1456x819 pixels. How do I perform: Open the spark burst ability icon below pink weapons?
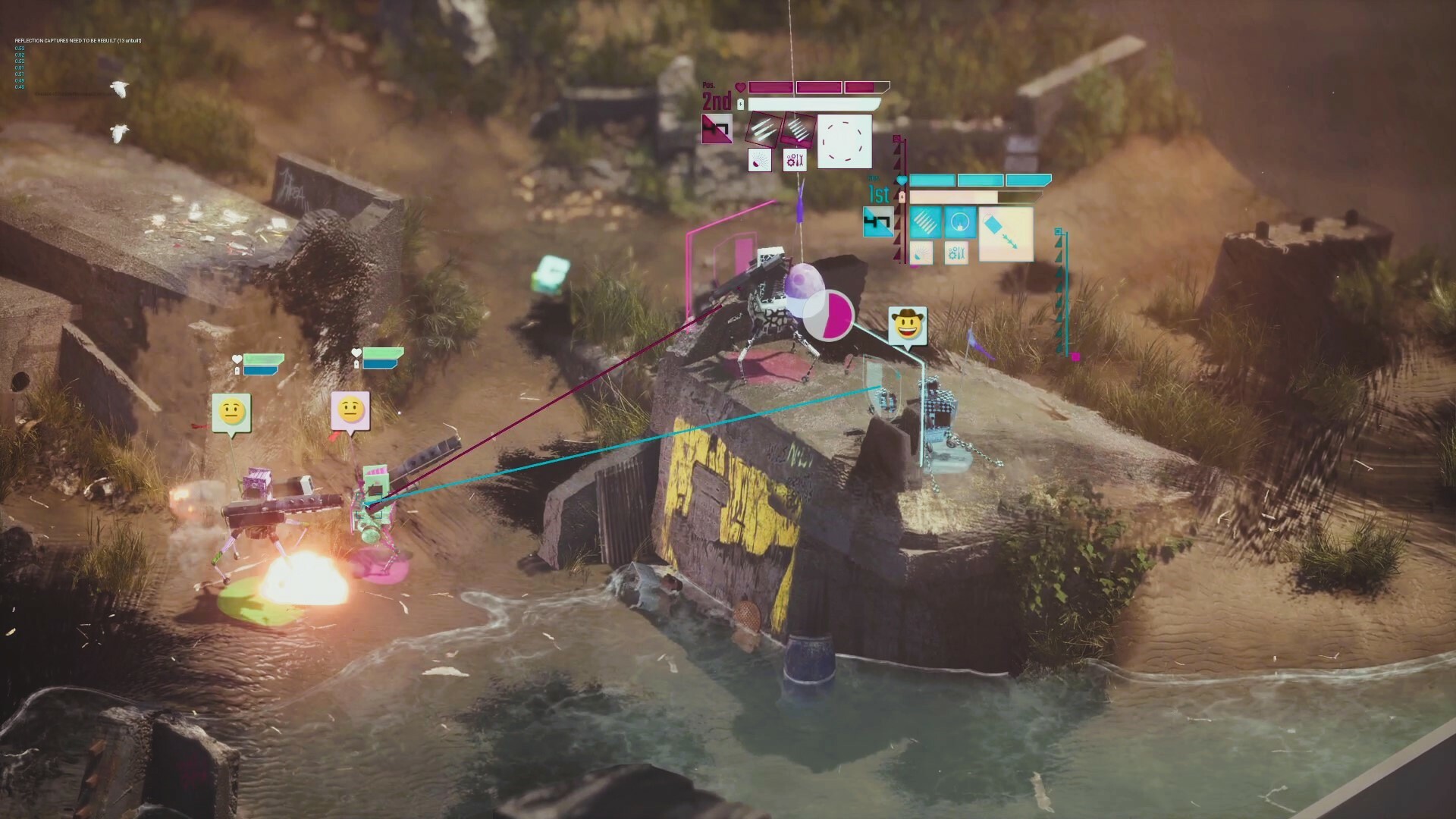click(x=760, y=161)
